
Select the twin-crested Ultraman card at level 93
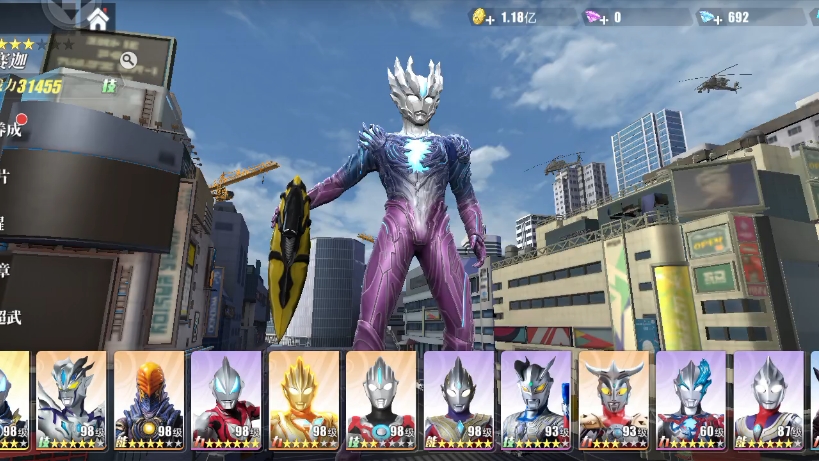535,400
